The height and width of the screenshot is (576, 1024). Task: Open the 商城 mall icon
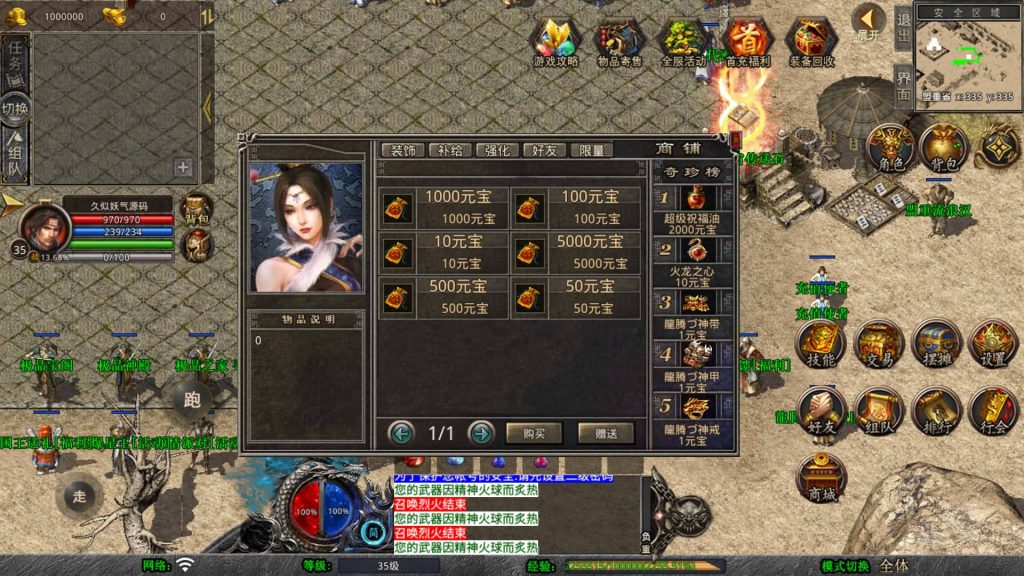[820, 478]
